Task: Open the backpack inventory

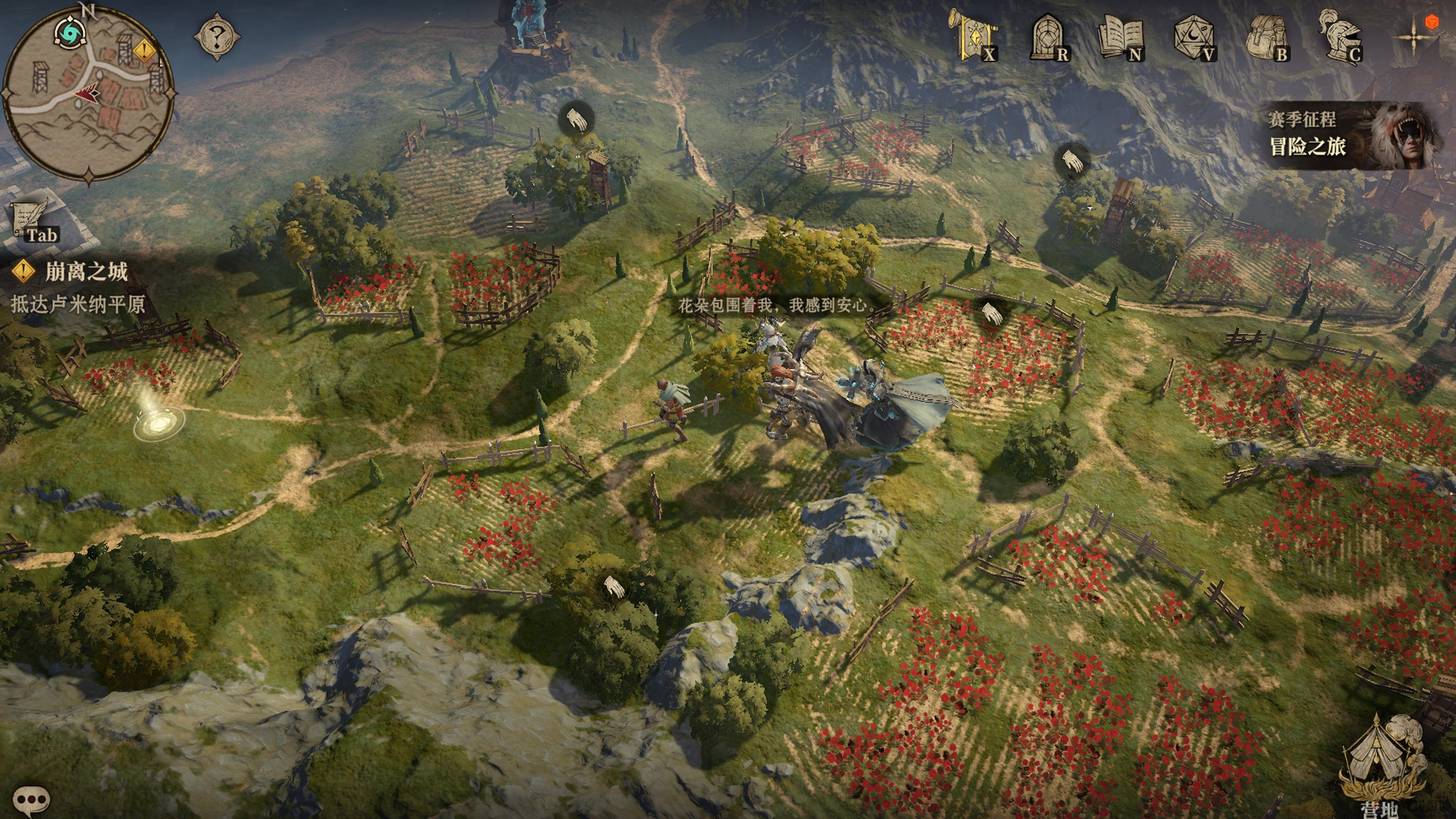Action: (x=1266, y=37)
